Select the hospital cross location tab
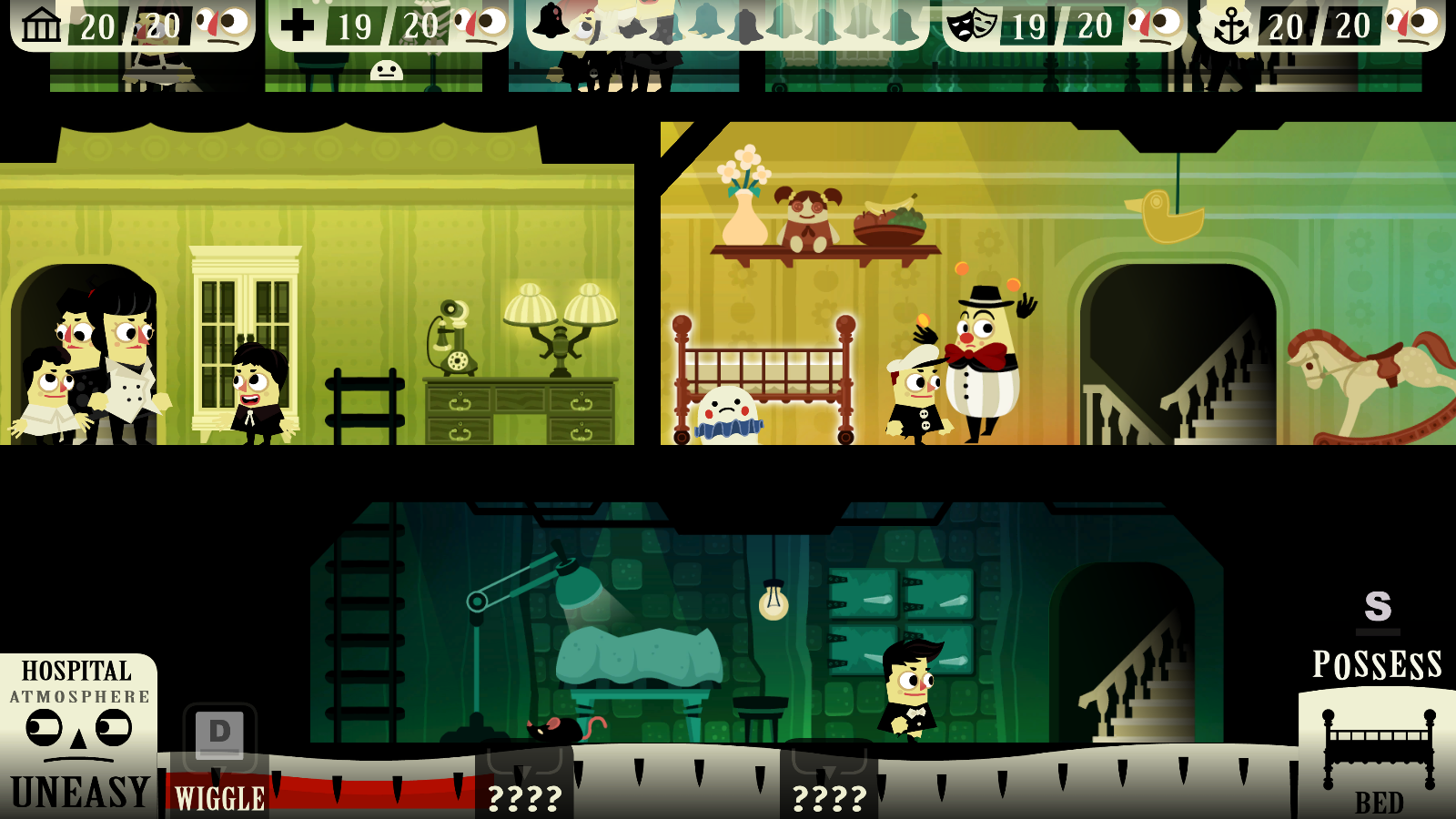Viewport: 1456px width, 819px height. pyautogui.click(x=389, y=25)
